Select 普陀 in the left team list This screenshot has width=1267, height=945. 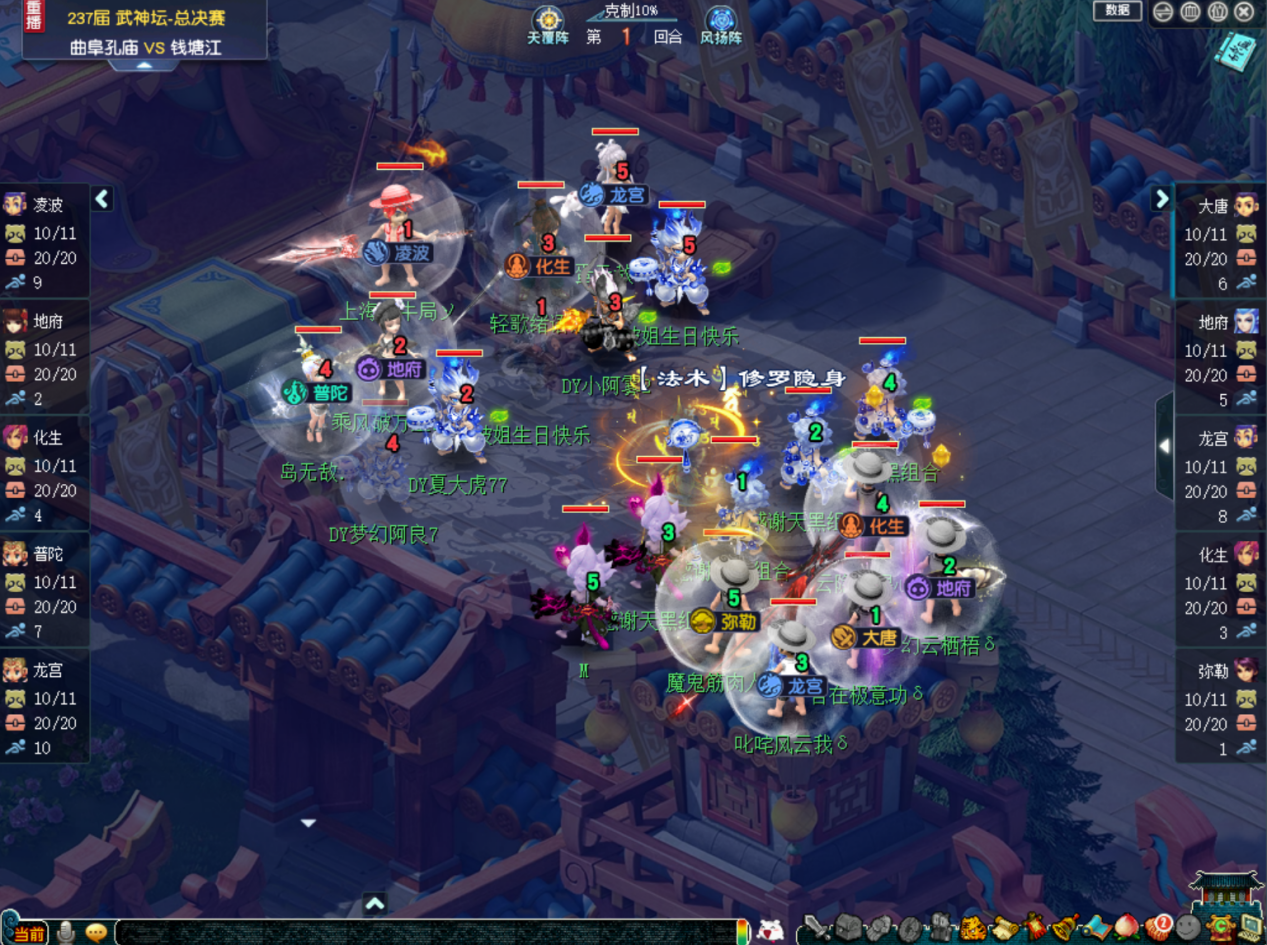click(45, 554)
